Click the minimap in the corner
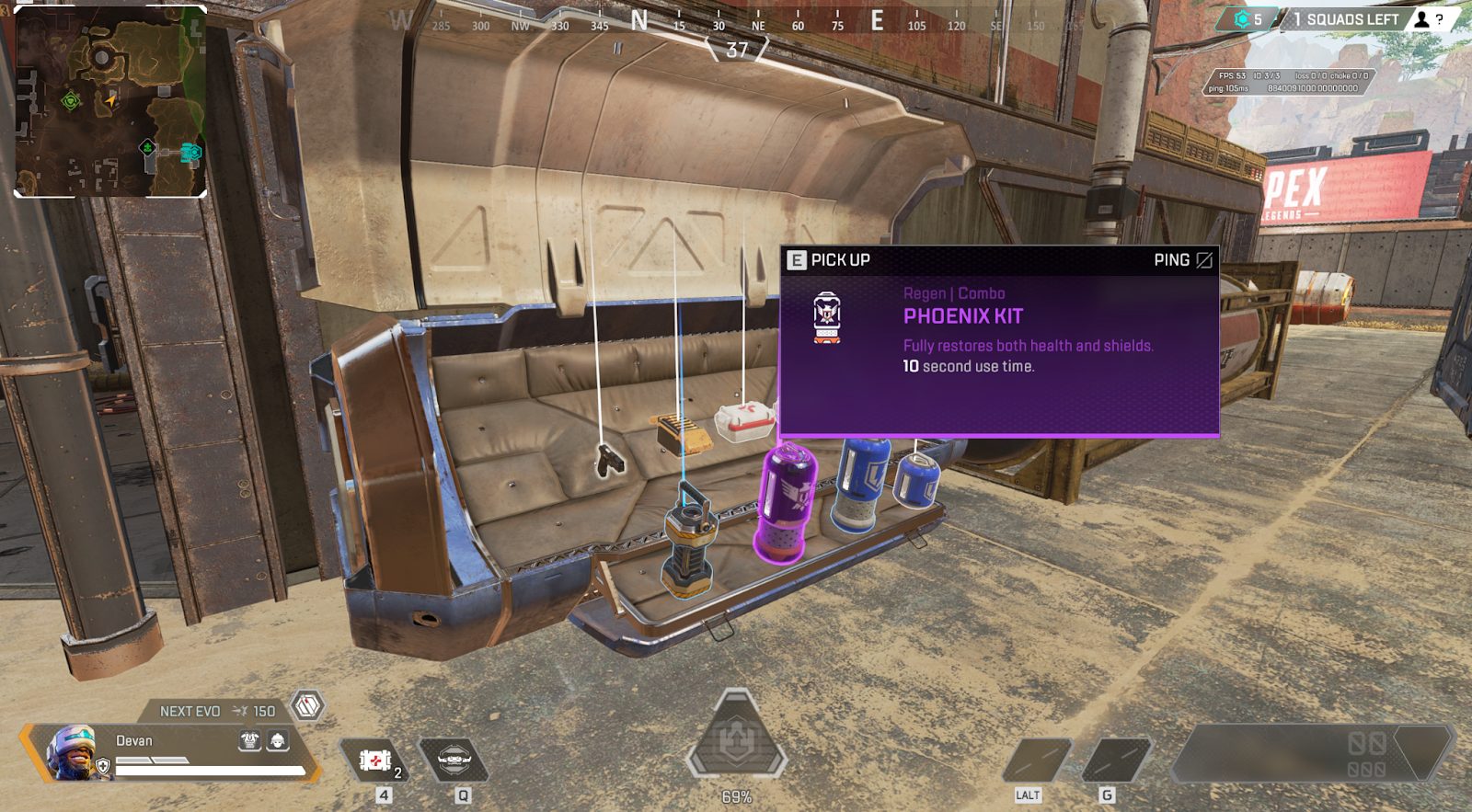 (x=110, y=102)
